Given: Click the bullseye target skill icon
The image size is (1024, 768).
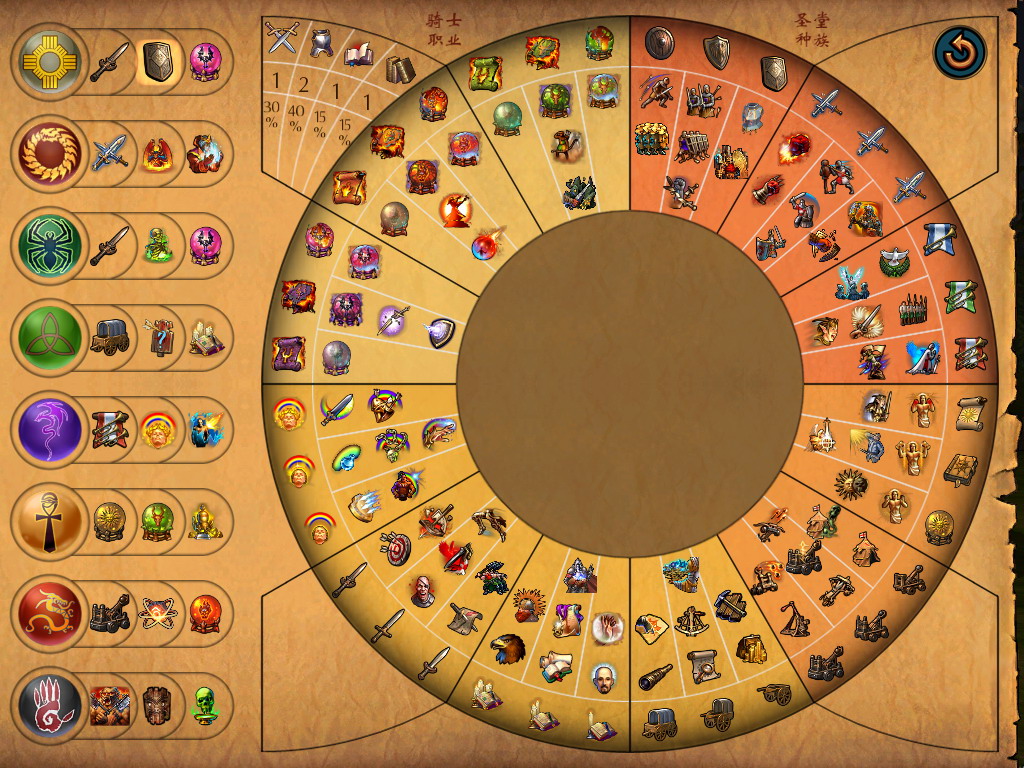Looking at the screenshot, I should coord(396,548).
